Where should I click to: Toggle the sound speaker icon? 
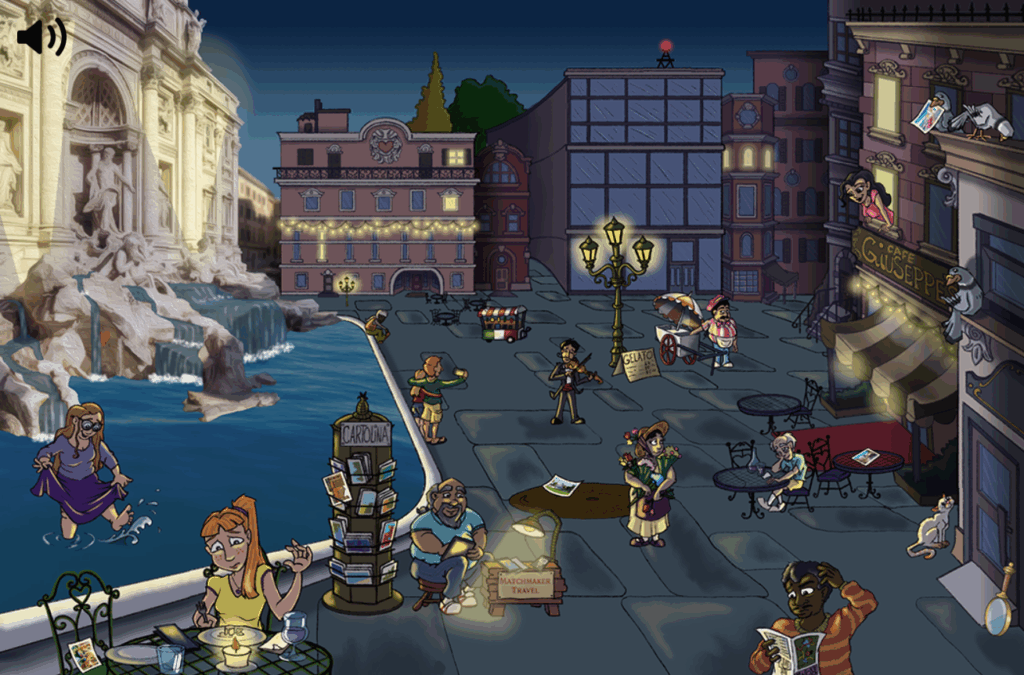tap(40, 37)
